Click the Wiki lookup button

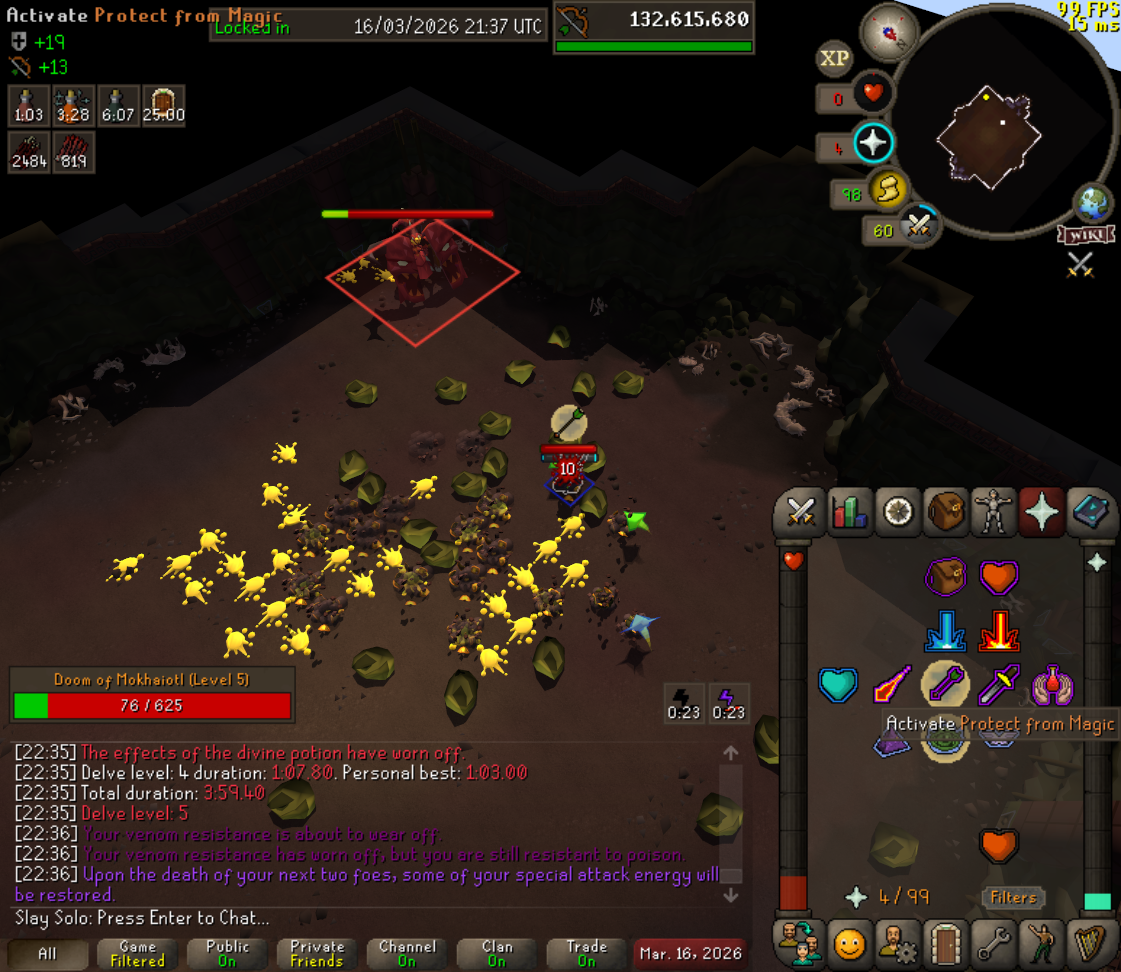pyautogui.click(x=1085, y=235)
